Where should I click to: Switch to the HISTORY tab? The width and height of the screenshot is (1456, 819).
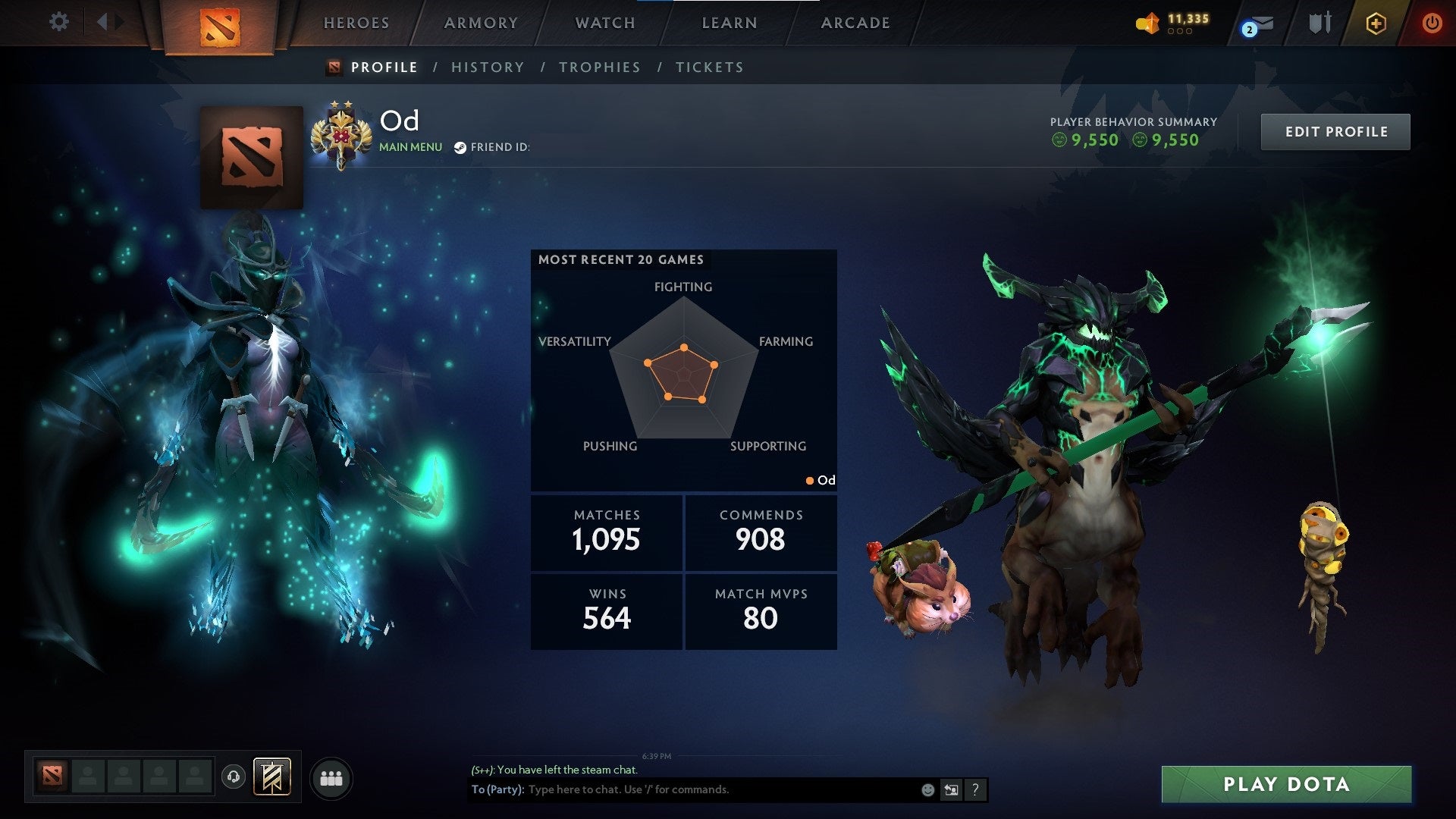(x=488, y=67)
